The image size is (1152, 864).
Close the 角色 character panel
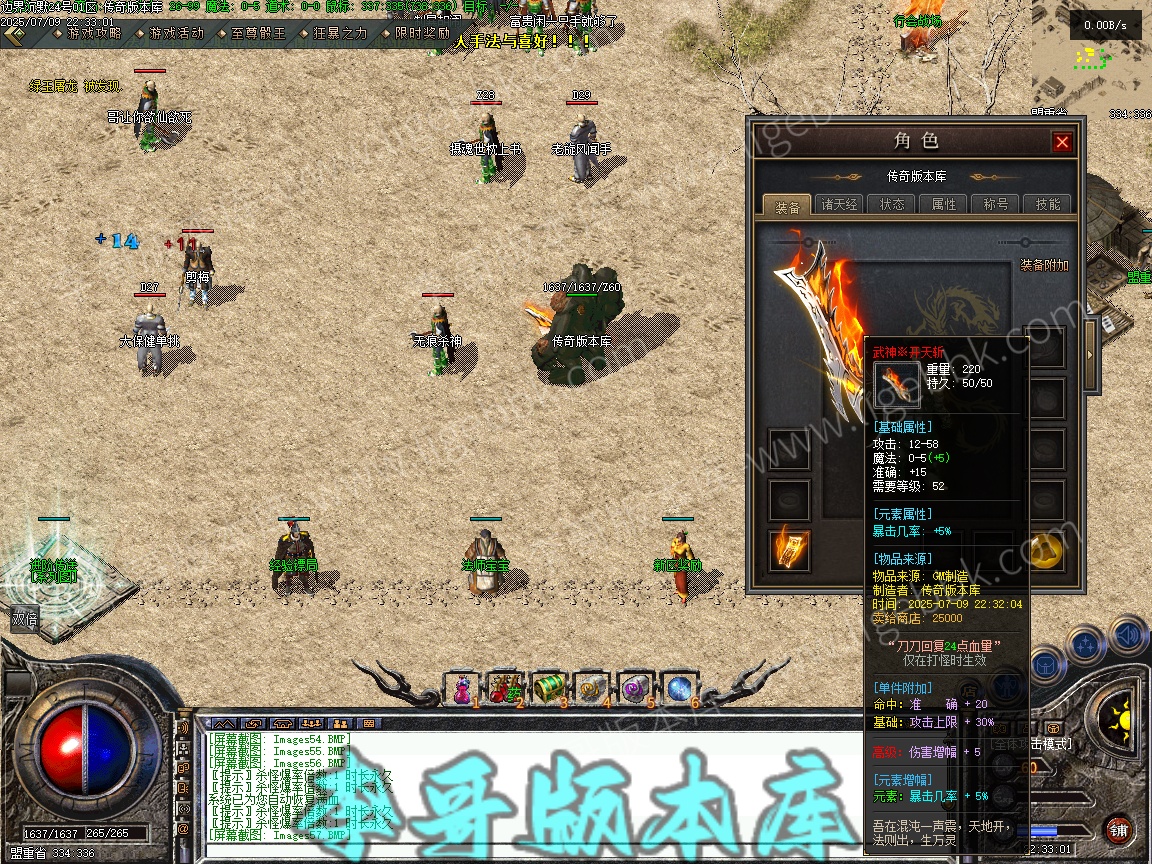point(1062,142)
